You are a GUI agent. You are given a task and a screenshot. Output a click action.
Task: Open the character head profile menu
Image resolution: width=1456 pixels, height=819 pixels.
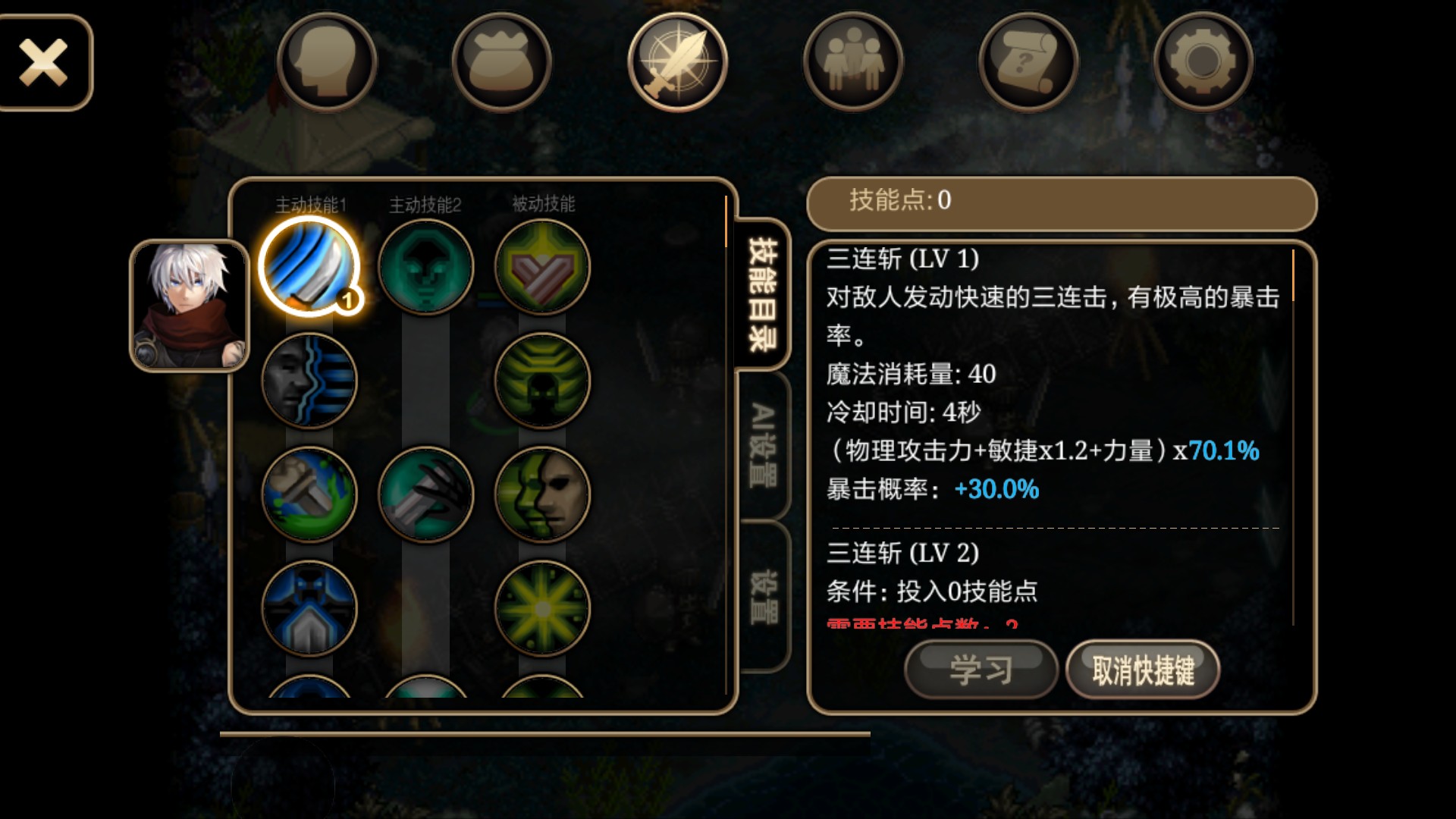pyautogui.click(x=327, y=62)
